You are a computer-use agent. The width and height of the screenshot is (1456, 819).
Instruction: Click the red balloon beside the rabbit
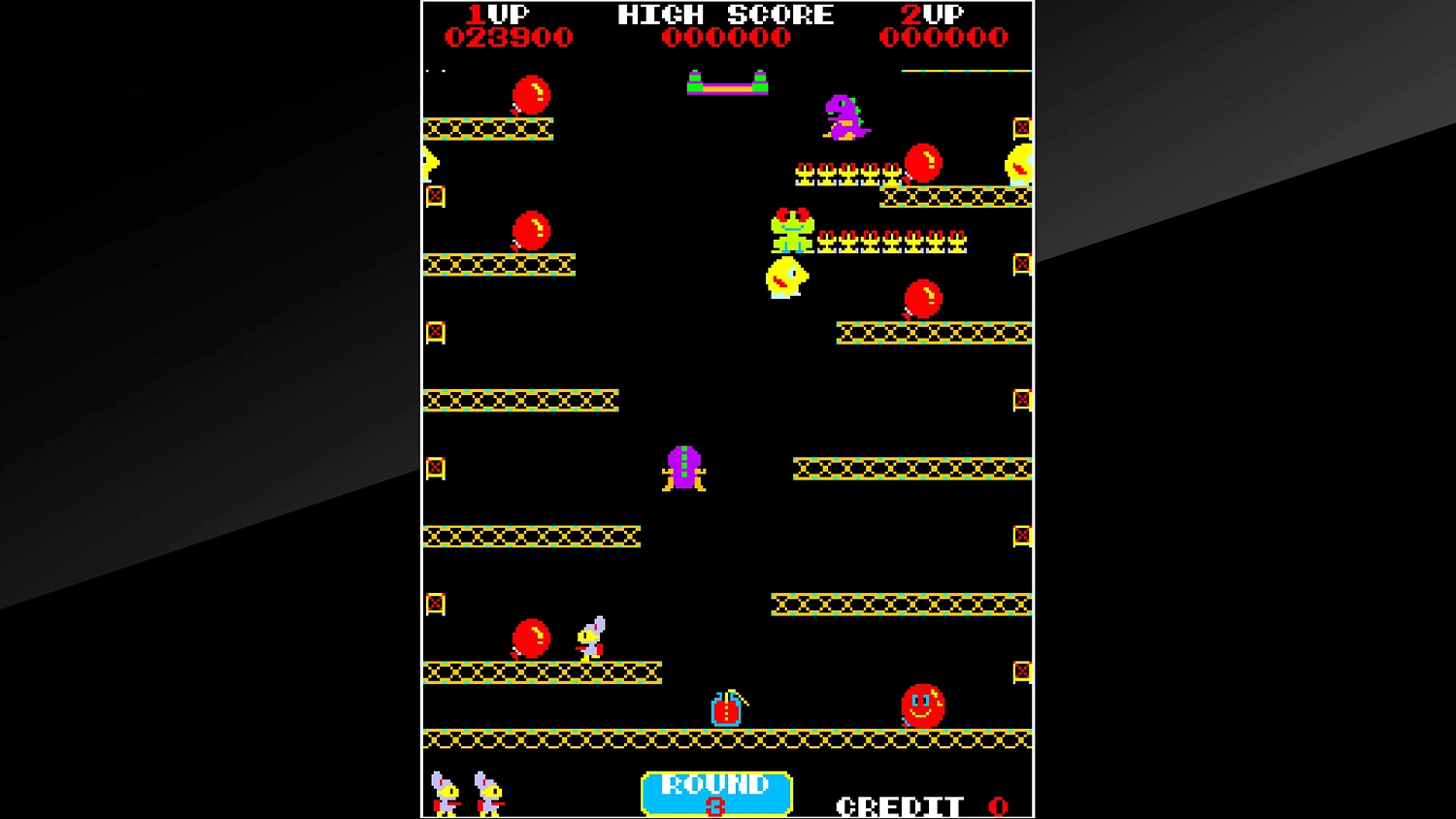(x=530, y=639)
